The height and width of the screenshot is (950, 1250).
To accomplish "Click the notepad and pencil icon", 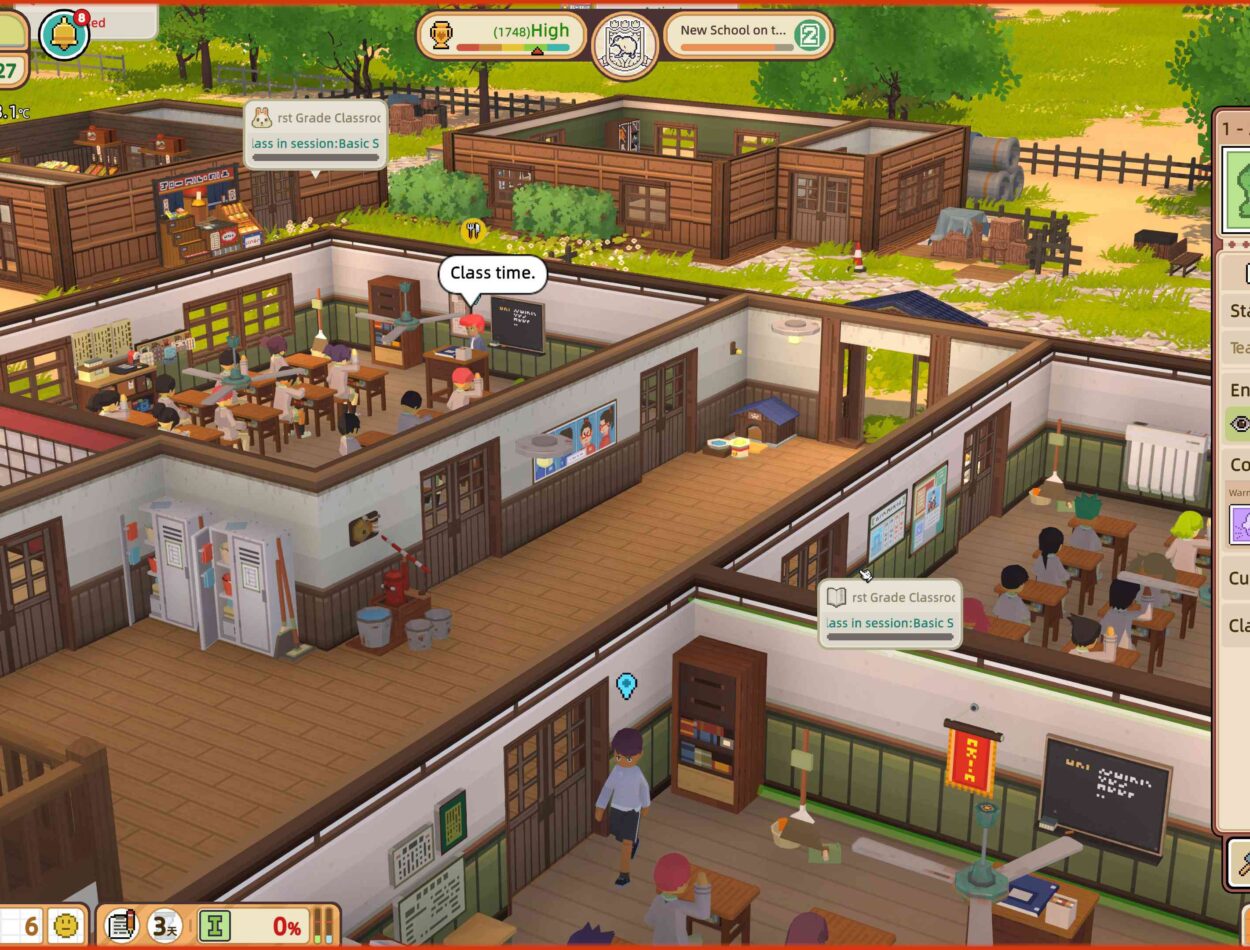I will pyautogui.click(x=121, y=926).
